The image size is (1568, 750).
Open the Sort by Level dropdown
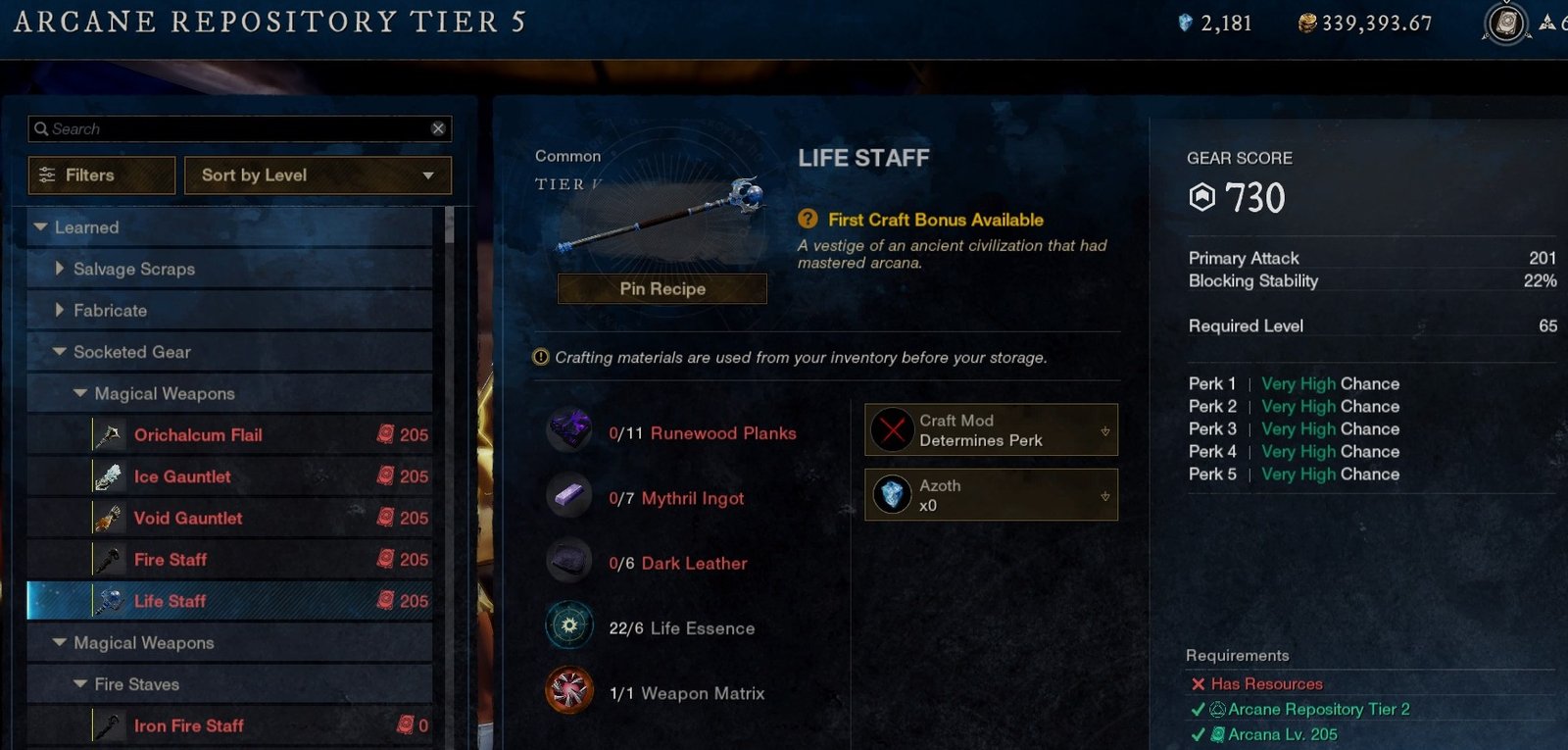click(318, 175)
